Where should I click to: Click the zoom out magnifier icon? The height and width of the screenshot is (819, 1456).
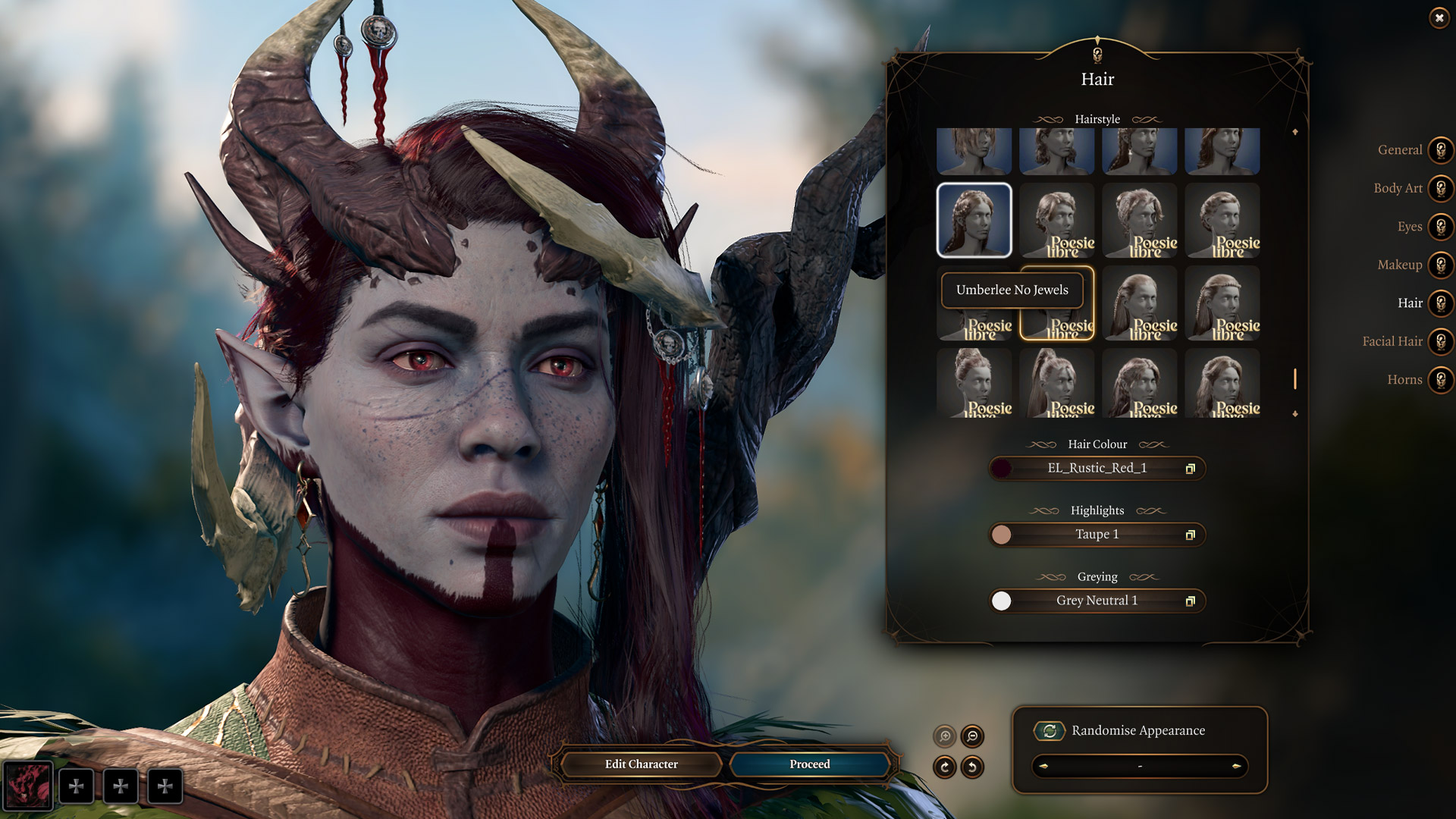[973, 736]
